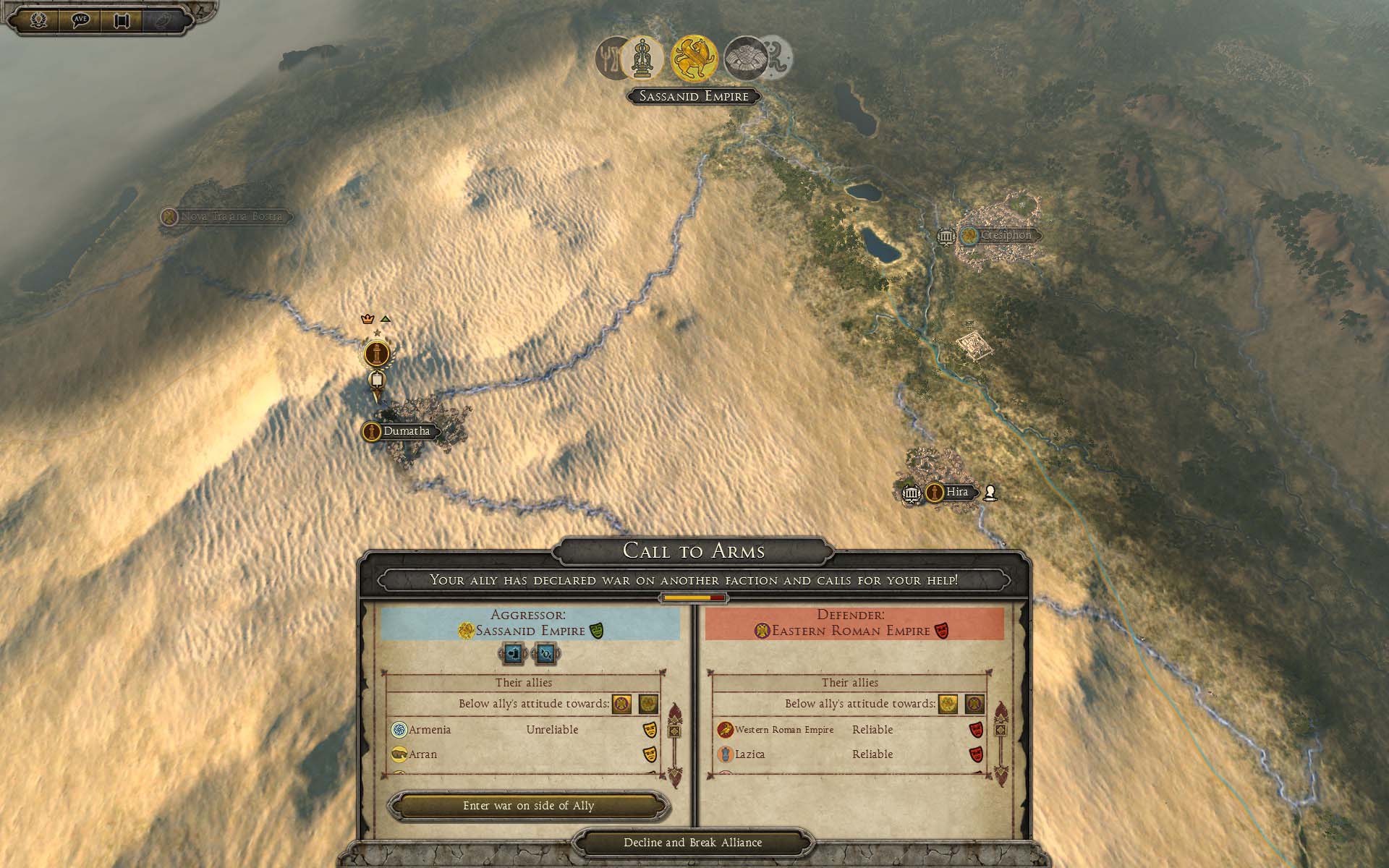This screenshot has height=868, width=1389.
Task: Enter war on side of Ally
Action: click(x=528, y=806)
